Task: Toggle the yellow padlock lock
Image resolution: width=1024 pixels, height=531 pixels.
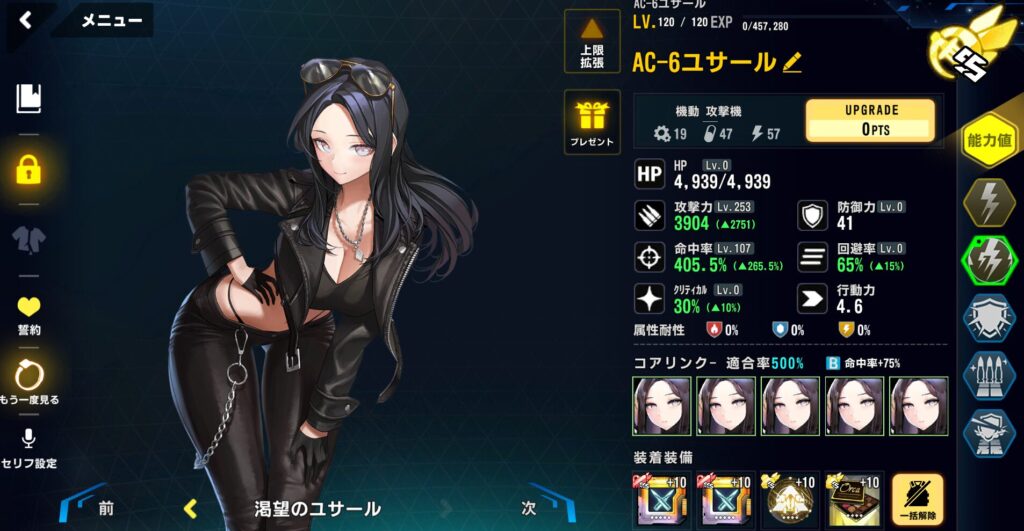Action: (x=28, y=169)
